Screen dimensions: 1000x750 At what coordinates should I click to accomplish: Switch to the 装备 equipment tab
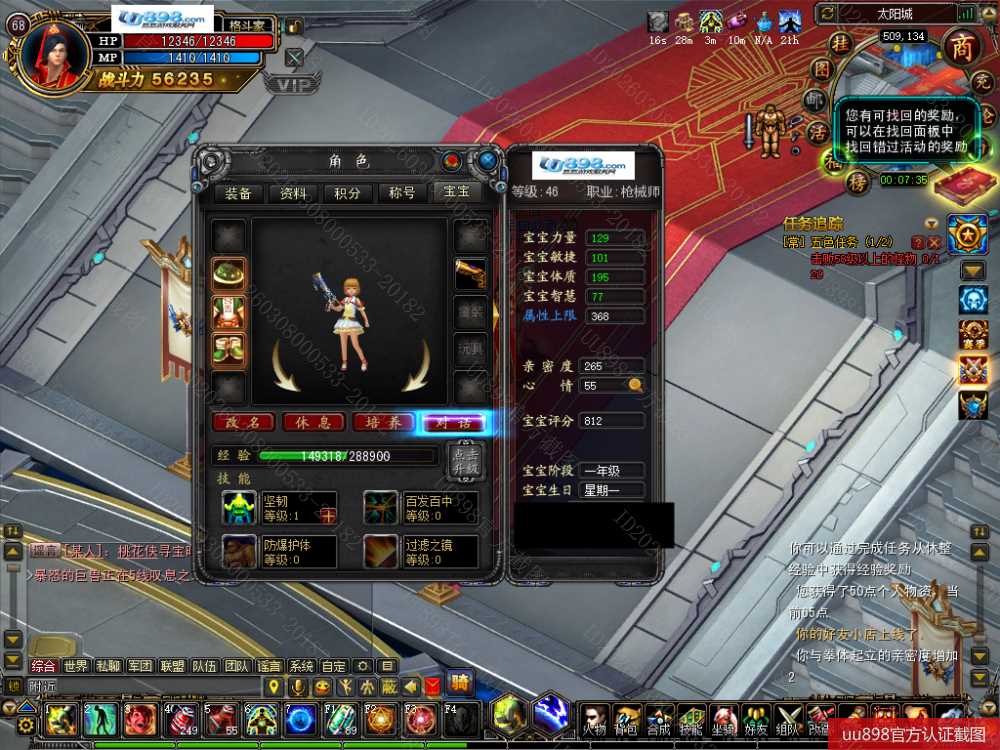(238, 193)
